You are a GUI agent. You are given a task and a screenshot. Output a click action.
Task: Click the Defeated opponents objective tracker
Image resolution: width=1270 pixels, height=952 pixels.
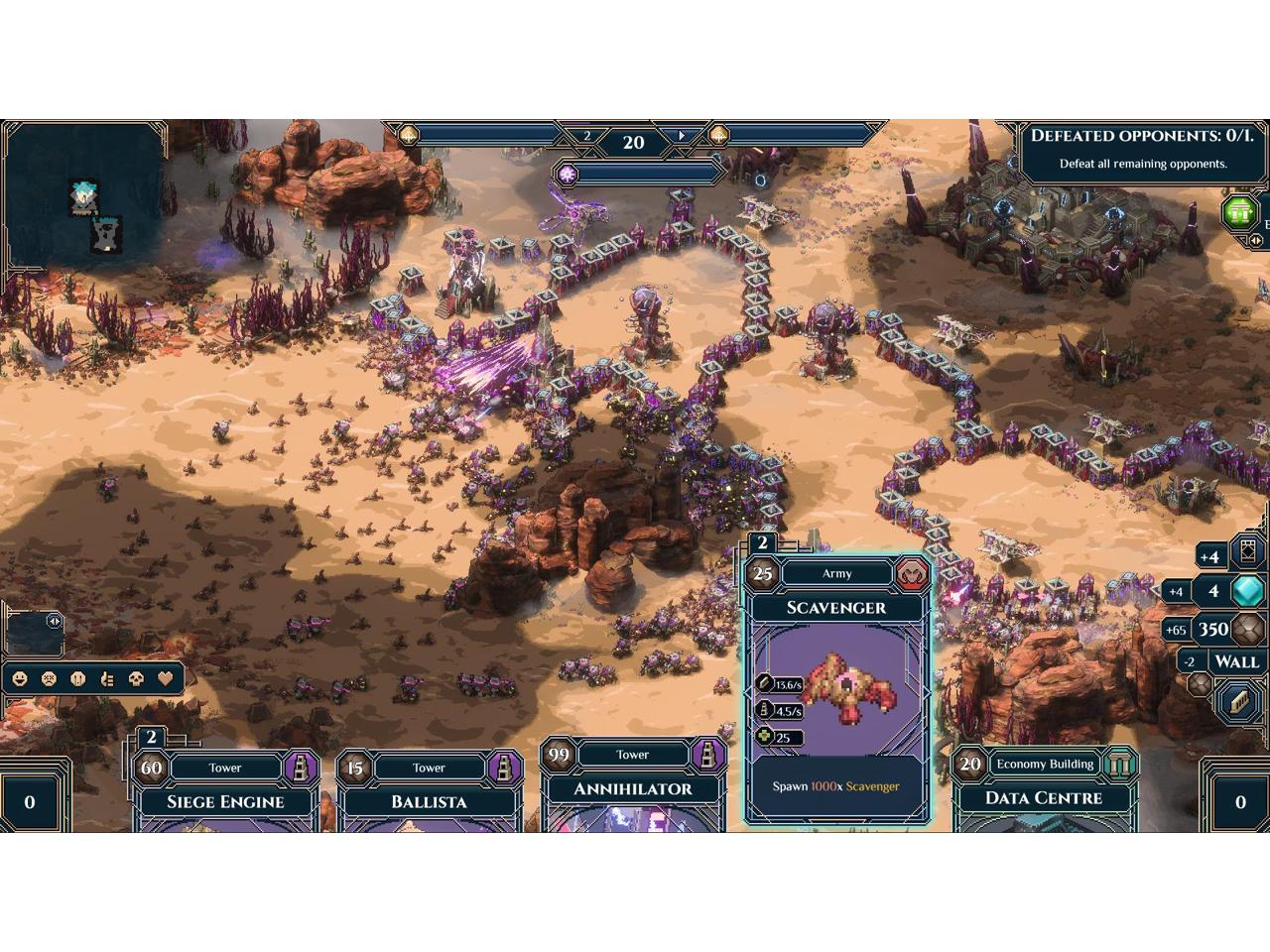1142,149
